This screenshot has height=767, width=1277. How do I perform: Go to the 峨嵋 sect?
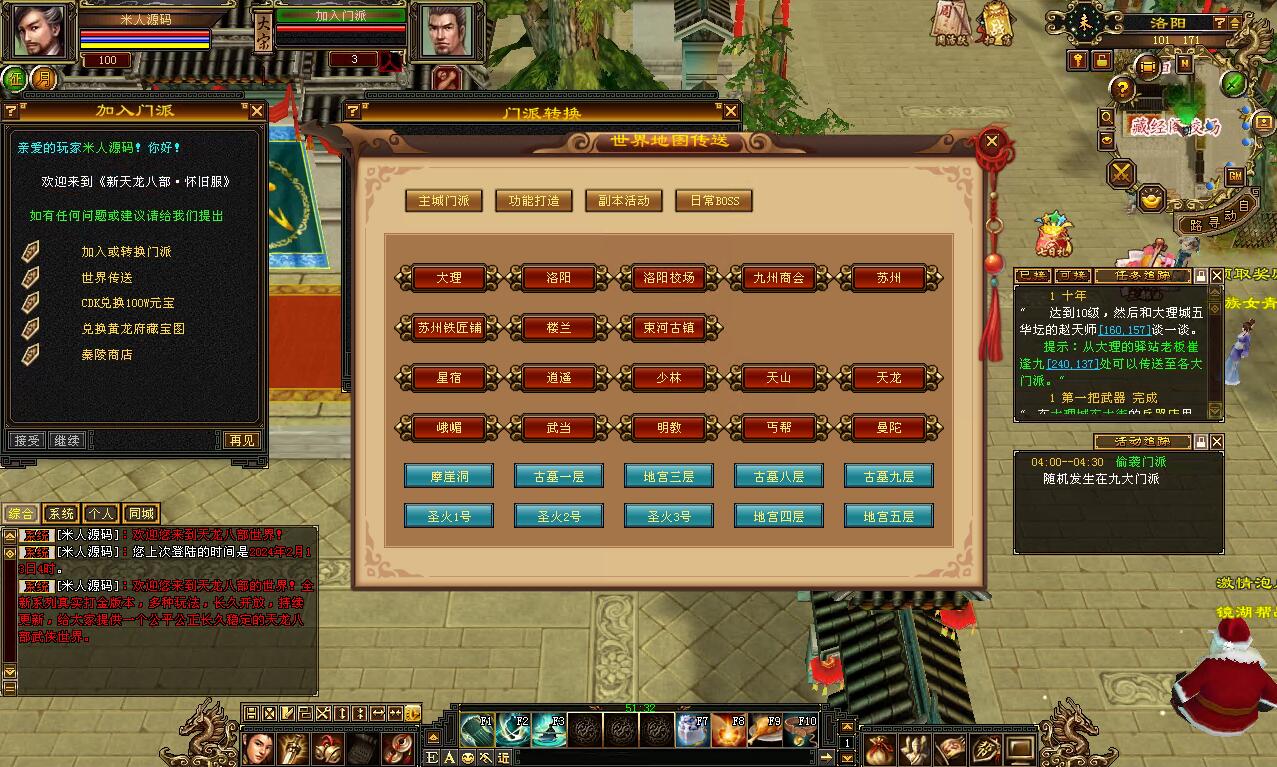pos(449,428)
